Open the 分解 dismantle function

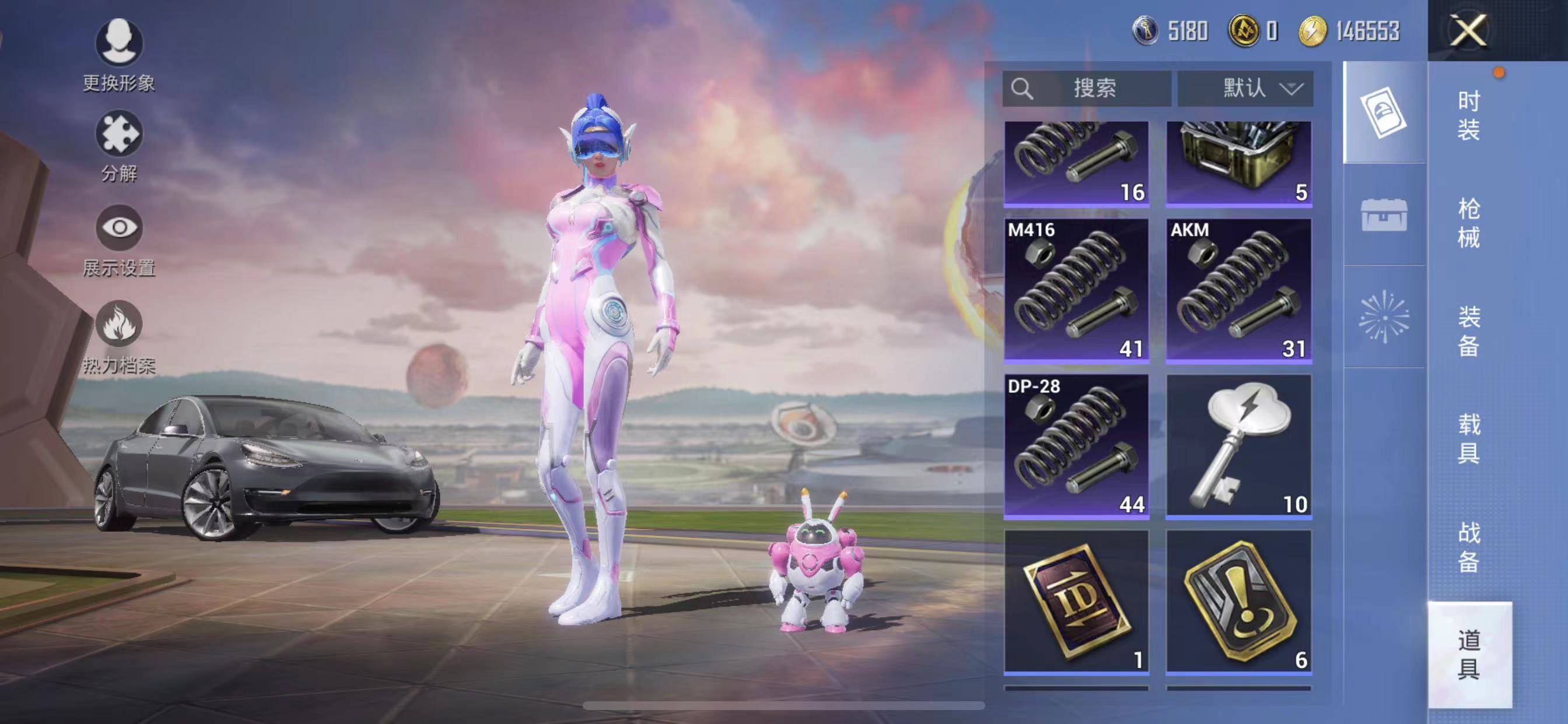click(x=120, y=146)
